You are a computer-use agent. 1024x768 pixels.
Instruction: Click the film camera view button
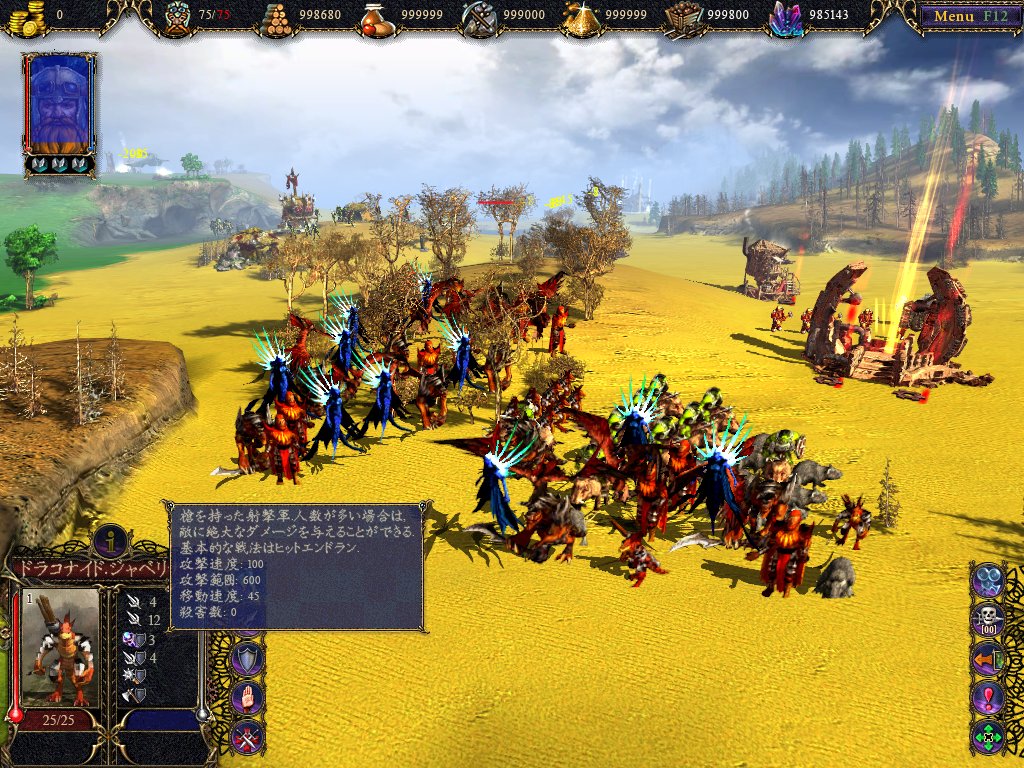pyautogui.click(x=988, y=579)
